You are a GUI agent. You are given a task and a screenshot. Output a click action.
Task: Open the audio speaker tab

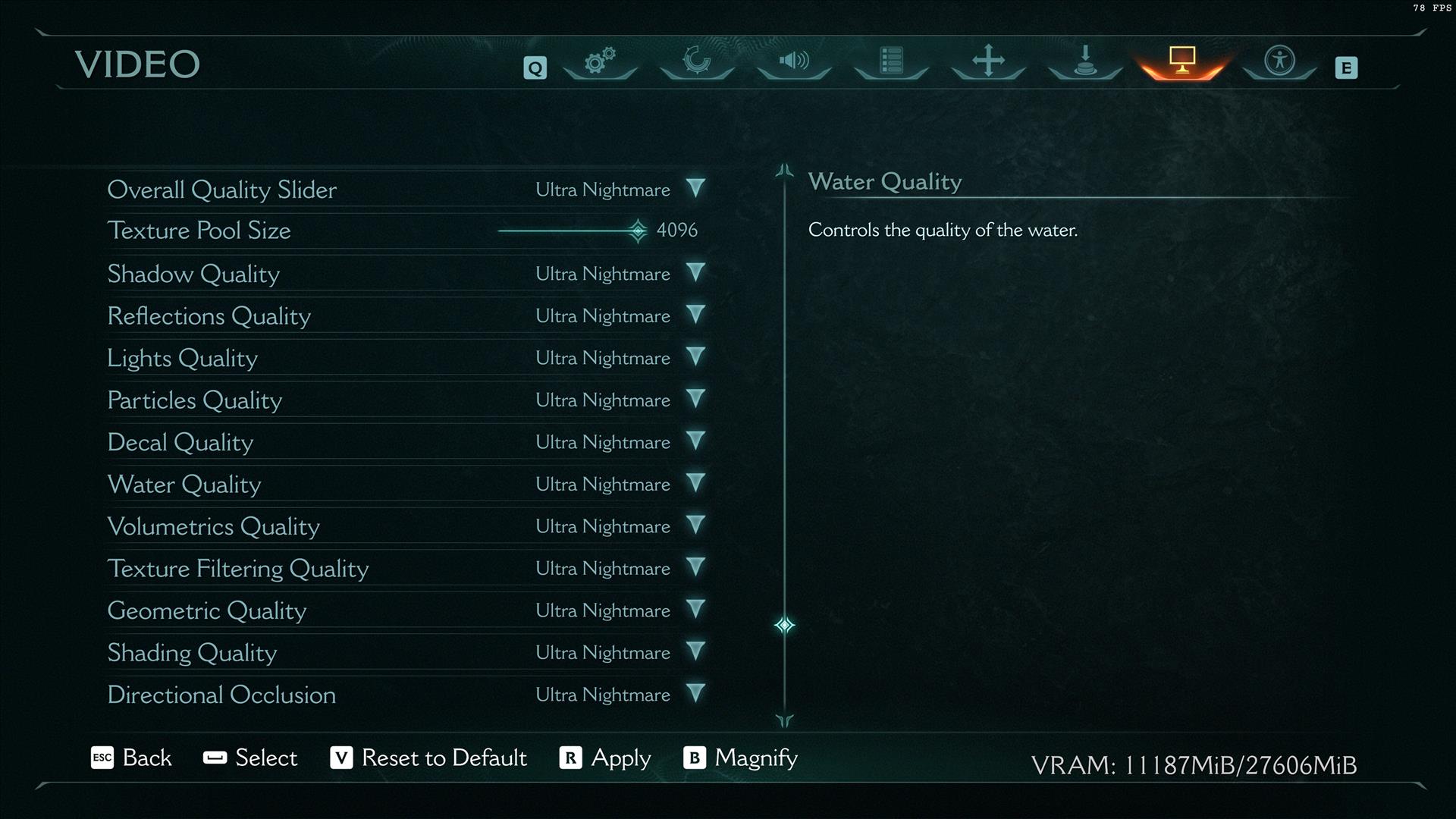[x=794, y=61]
